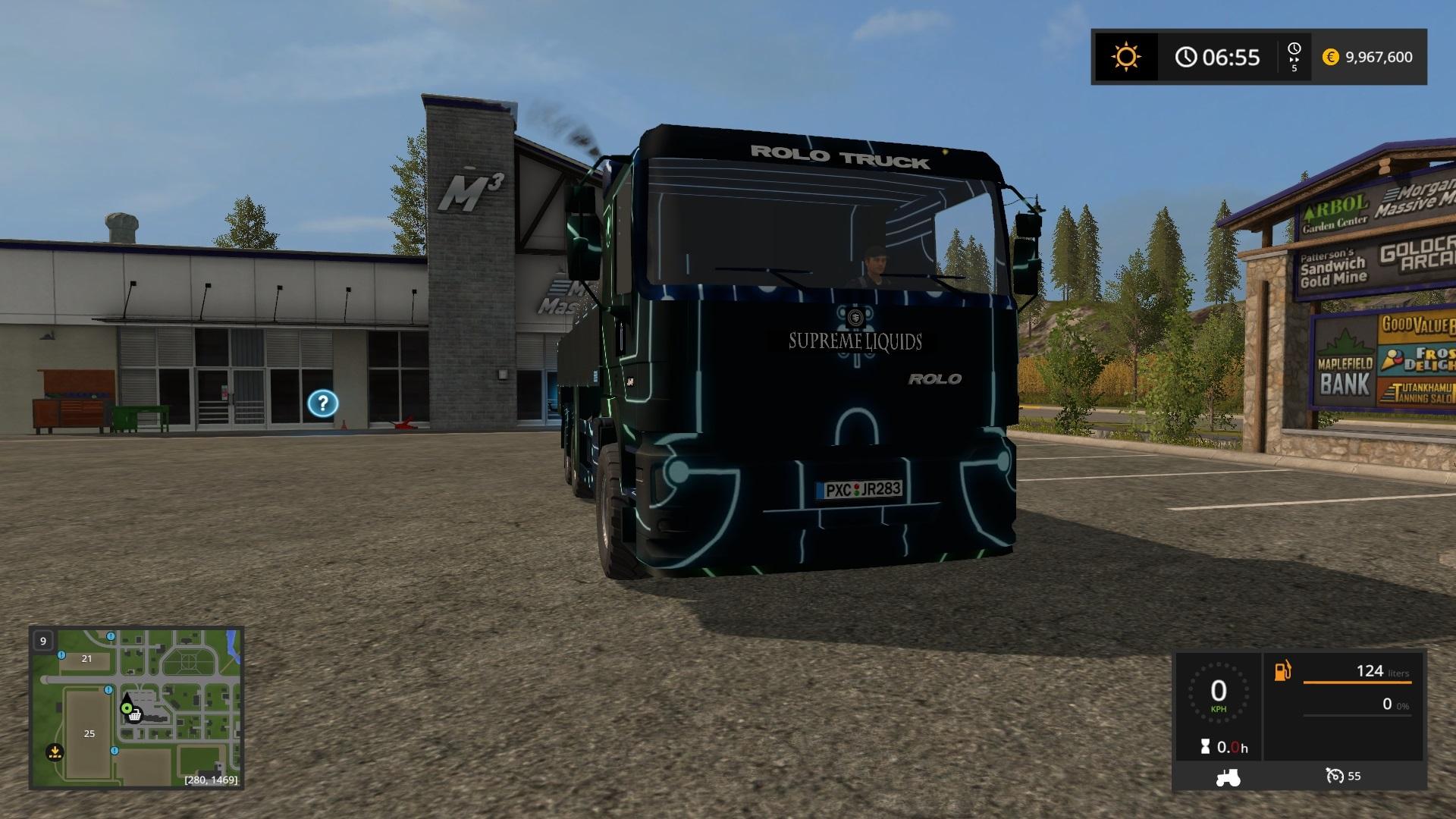Click the time scale fast-forward indicator
1456x819 pixels.
coord(1294,57)
